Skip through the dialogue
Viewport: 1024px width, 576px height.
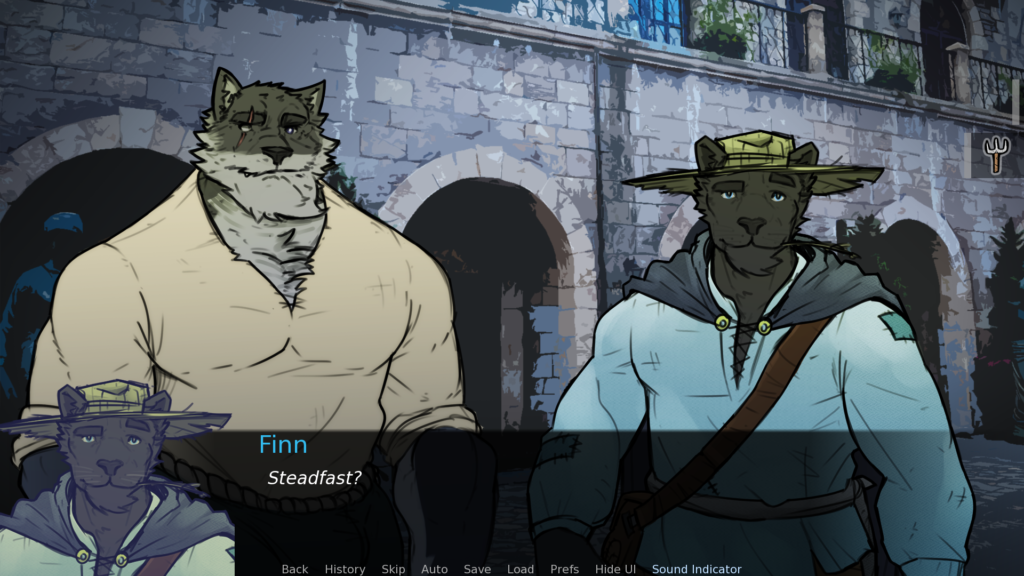pyautogui.click(x=393, y=569)
